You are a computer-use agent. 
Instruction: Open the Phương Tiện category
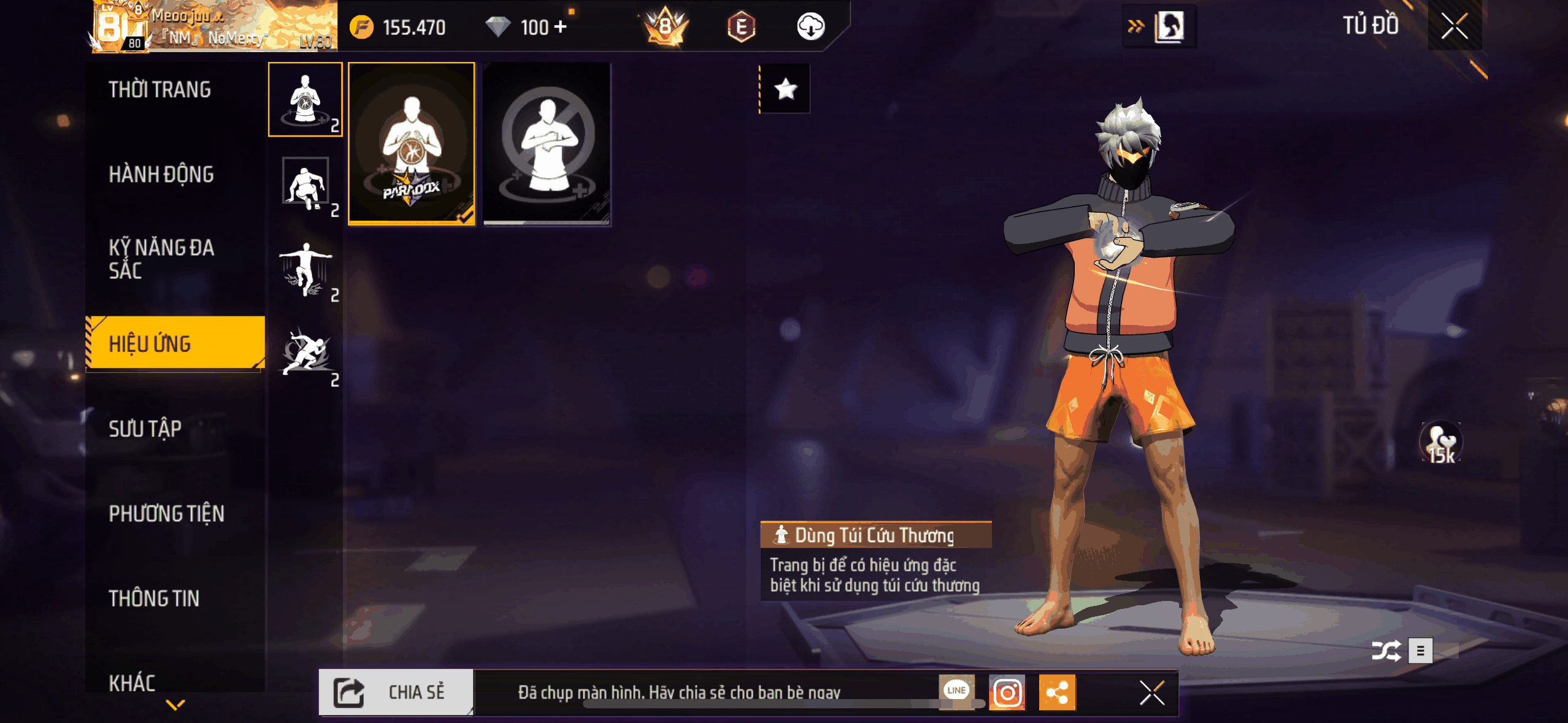click(166, 513)
